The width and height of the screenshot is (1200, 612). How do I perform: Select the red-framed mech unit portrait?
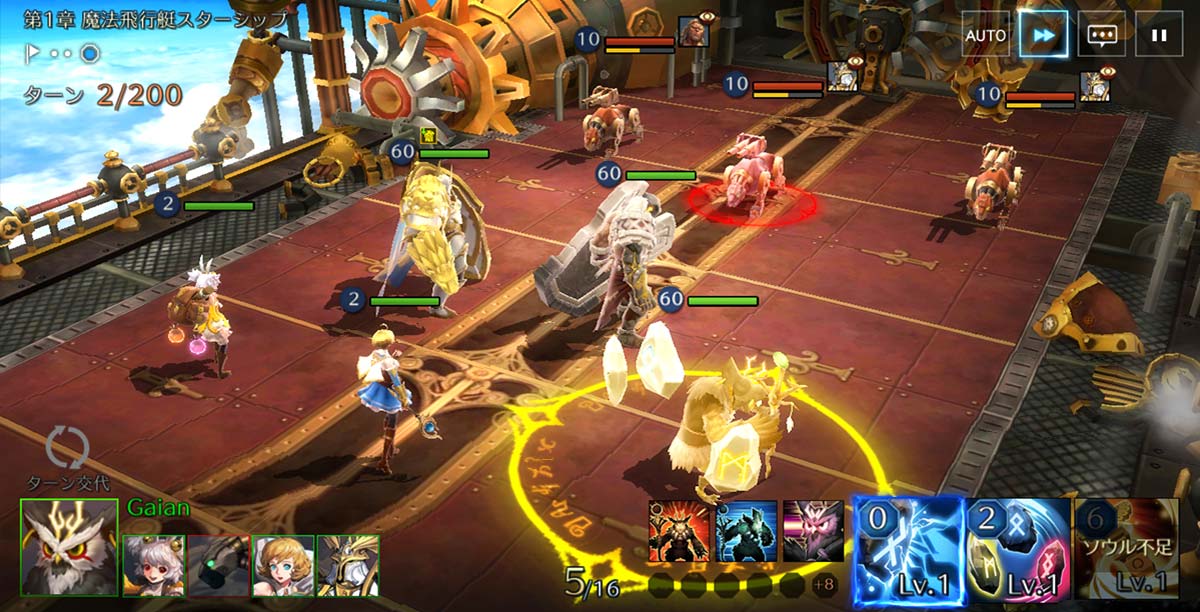click(x=217, y=566)
